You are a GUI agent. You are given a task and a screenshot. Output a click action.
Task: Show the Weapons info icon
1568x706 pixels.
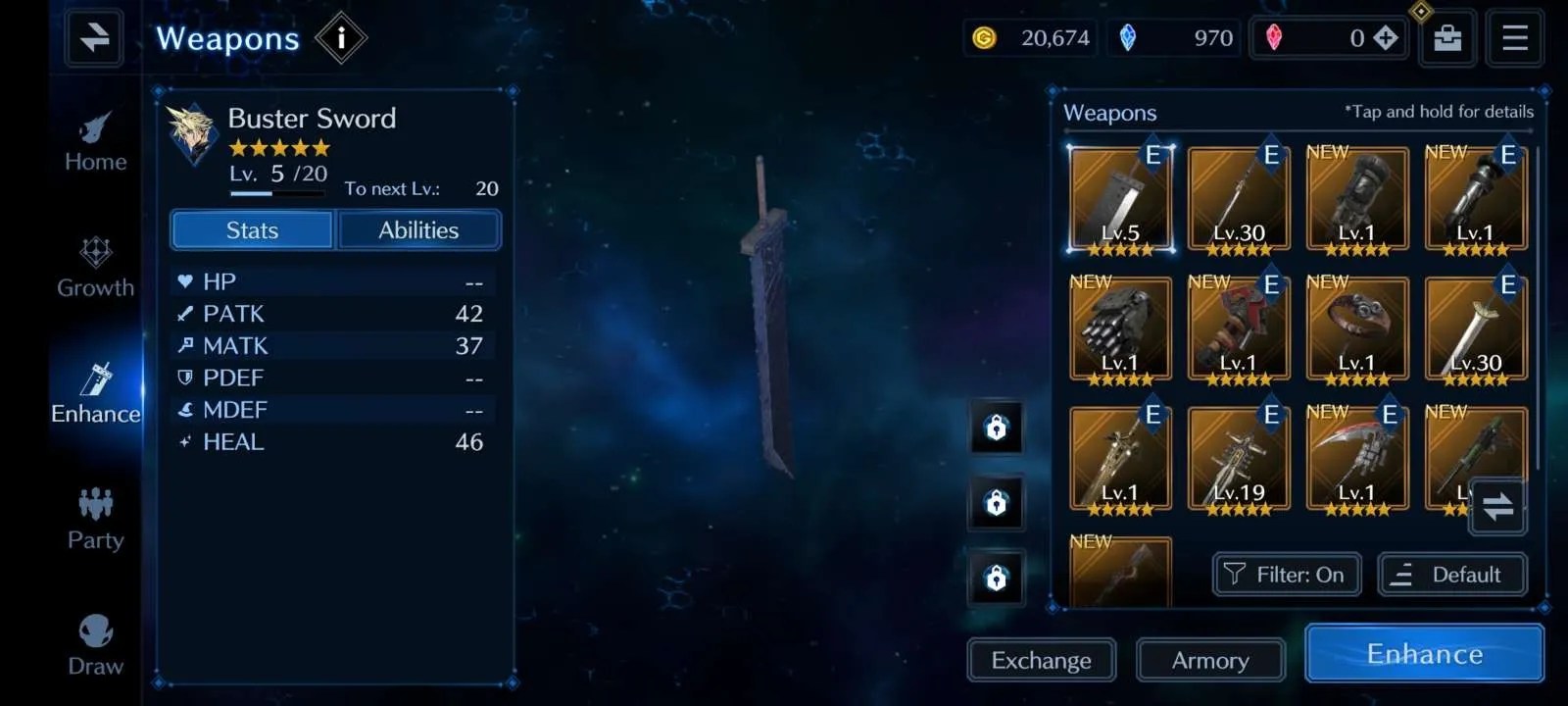coord(341,38)
